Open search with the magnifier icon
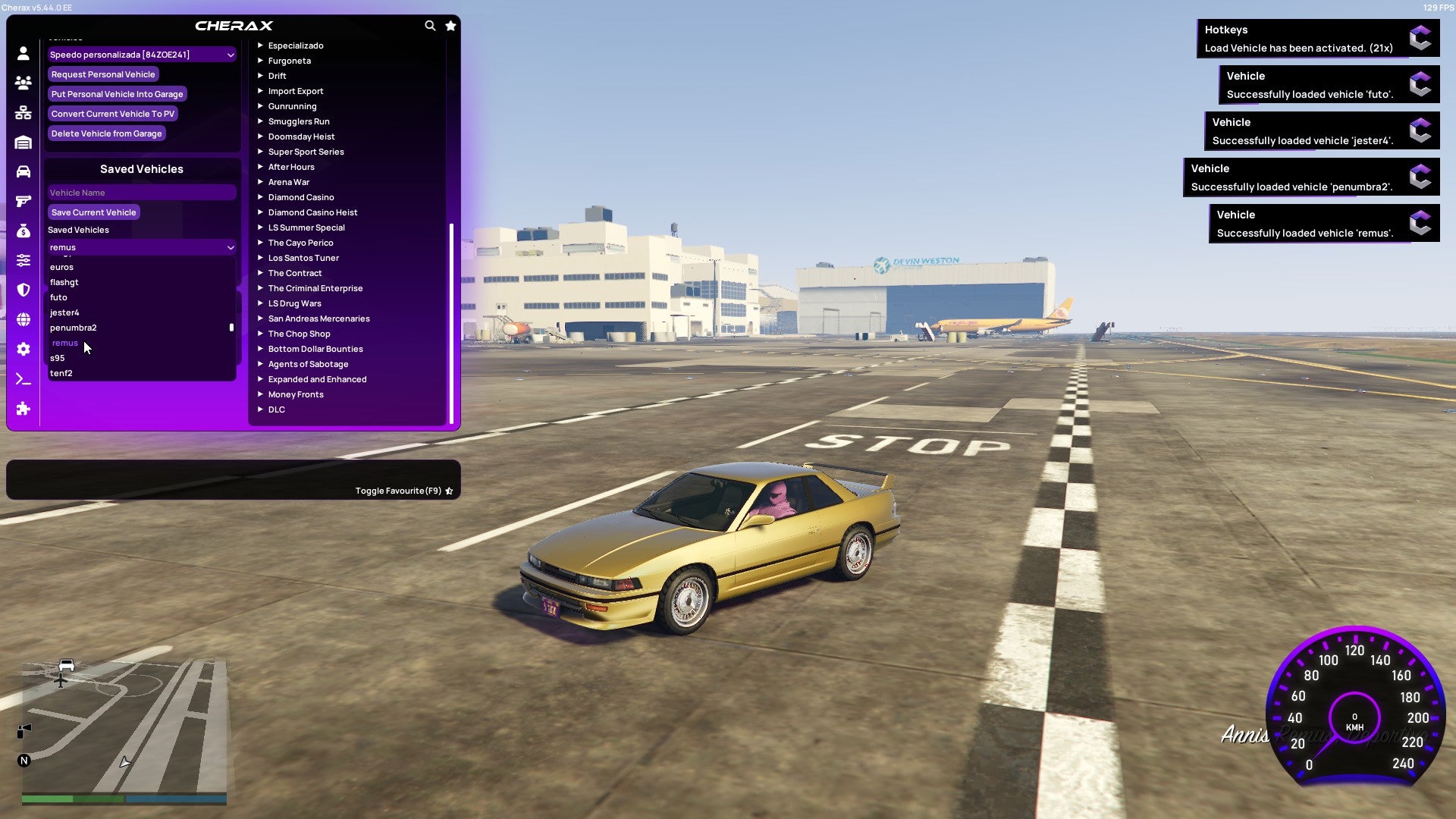Screen dimensions: 1456x819 point(430,25)
